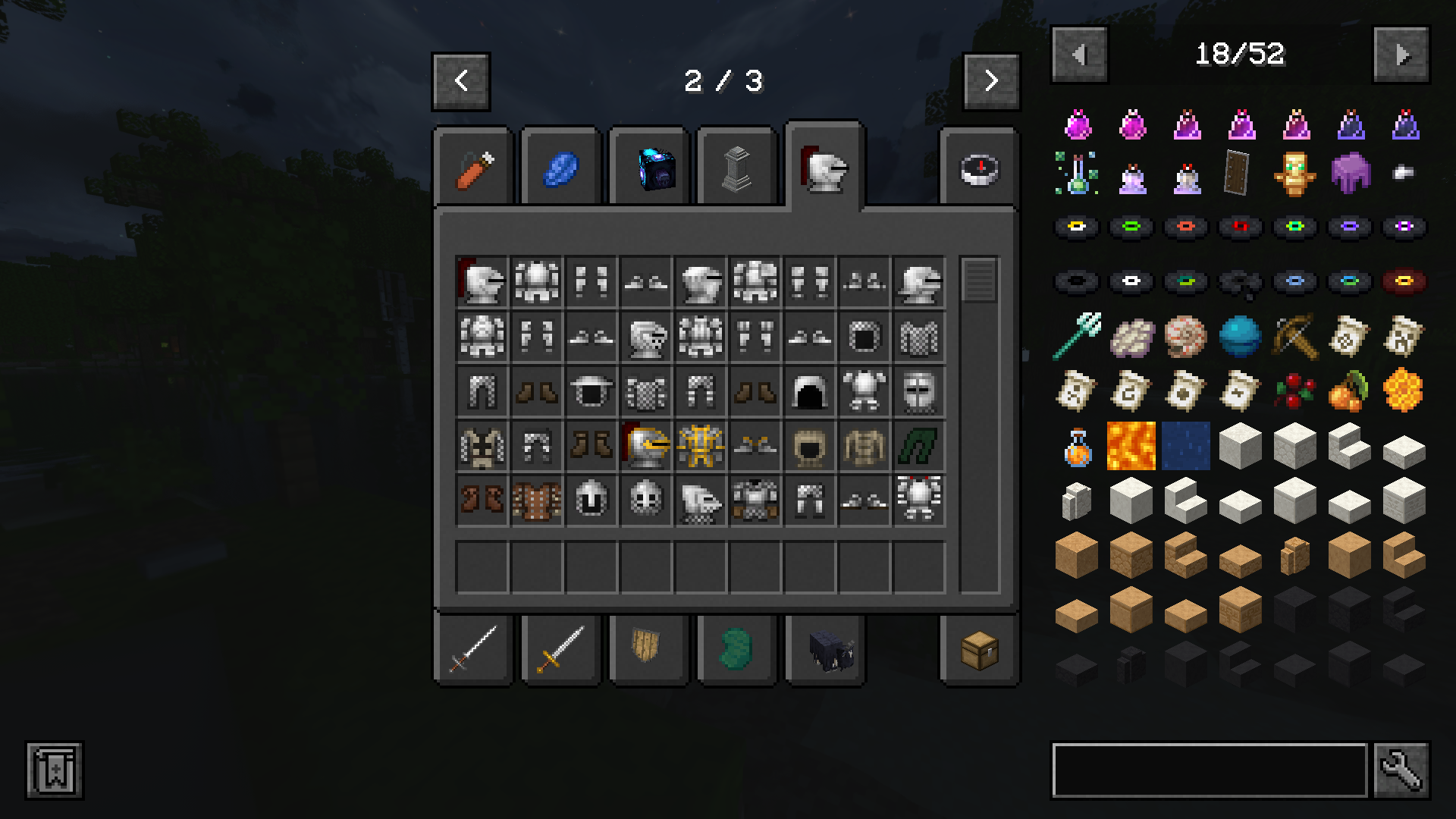Open the pedestal tab
Viewport: 1456px width, 819px height.
tap(735, 168)
